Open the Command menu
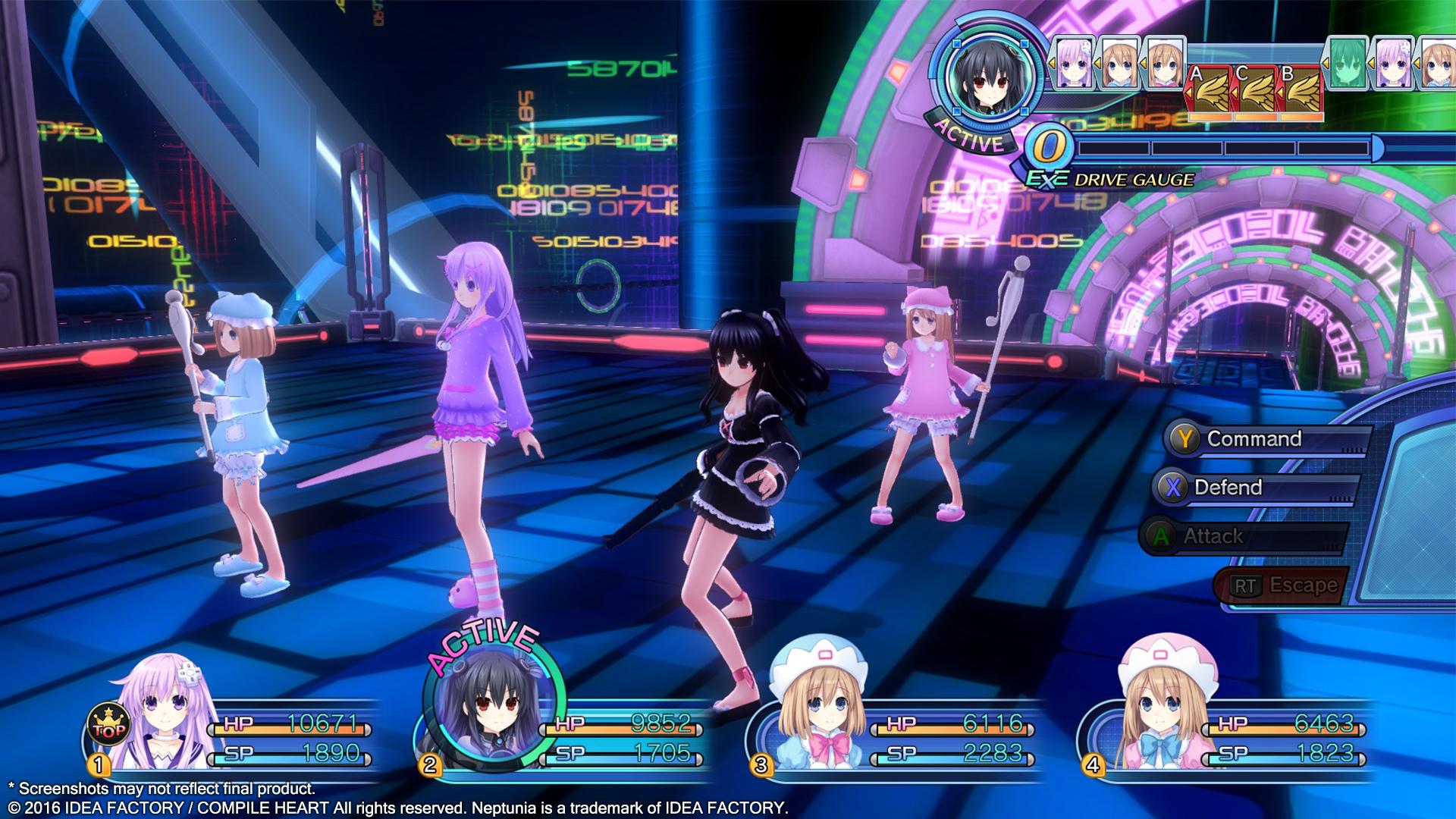The image size is (1456, 819). click(1255, 438)
